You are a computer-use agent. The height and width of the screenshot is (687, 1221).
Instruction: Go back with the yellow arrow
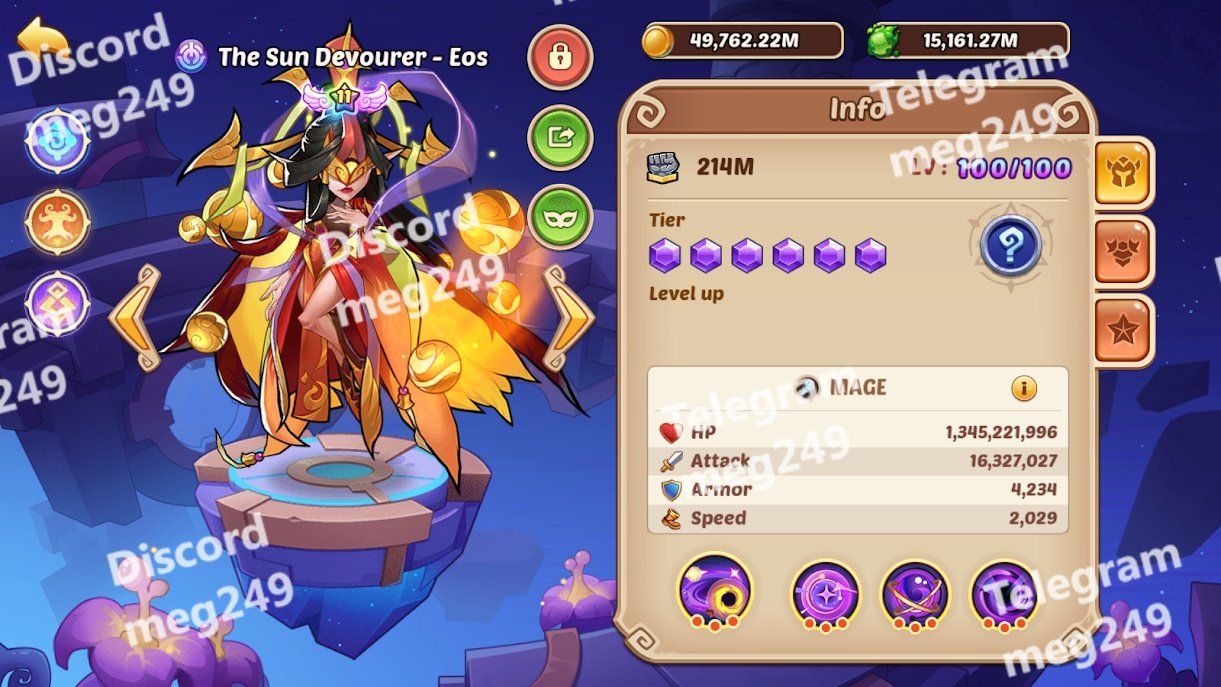43,42
